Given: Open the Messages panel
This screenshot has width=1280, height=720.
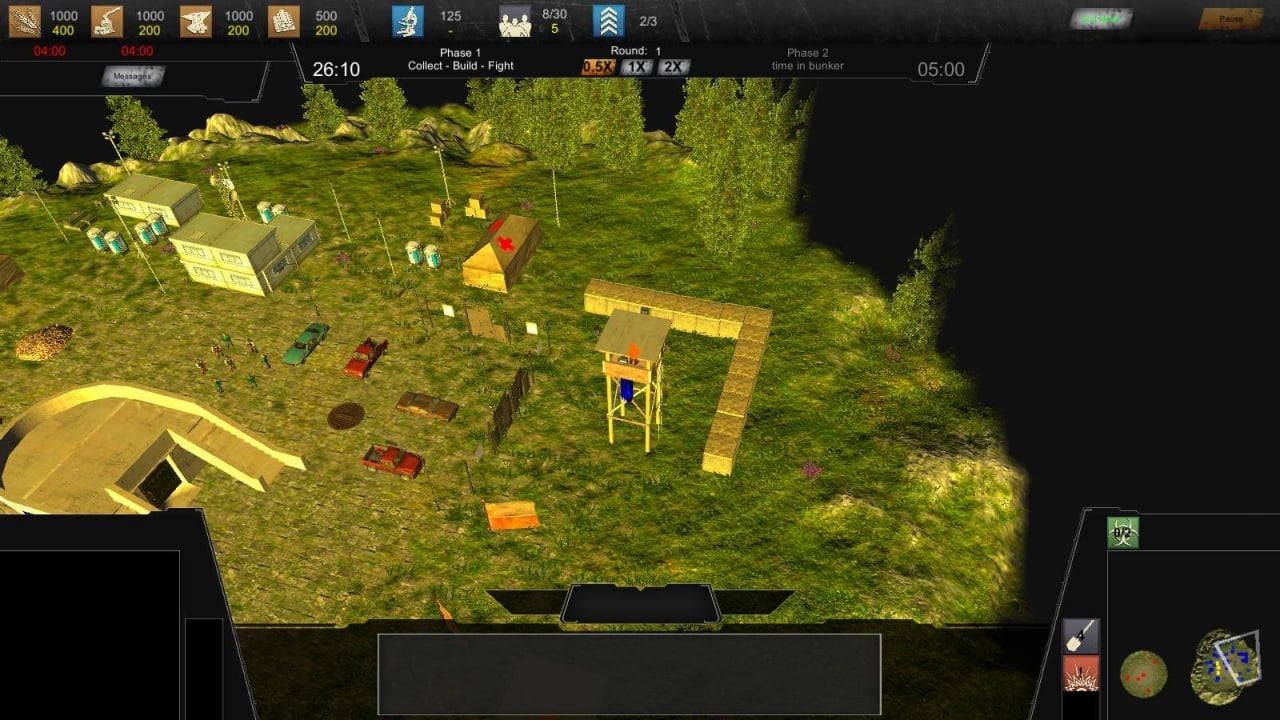Looking at the screenshot, I should 132,76.
